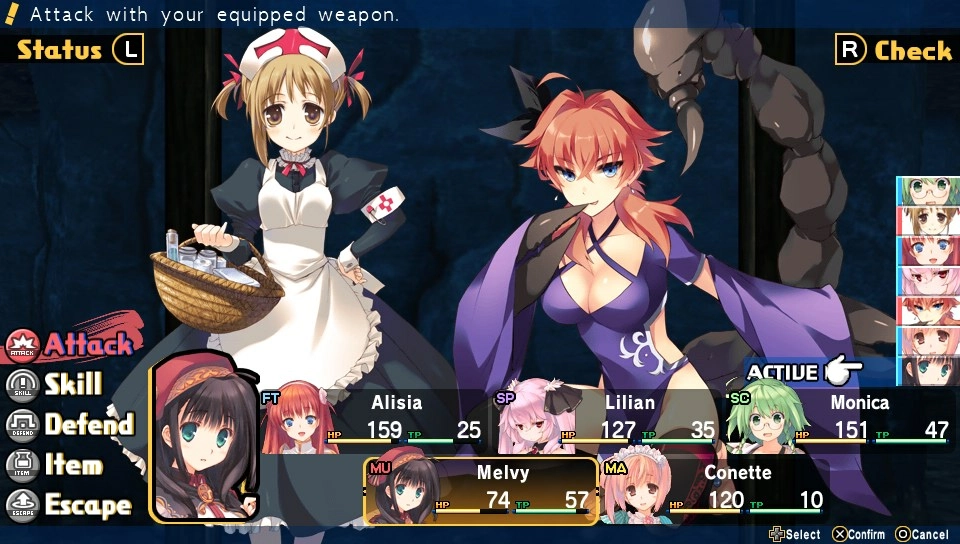Select Melvy's highlighted party panel

pyautogui.click(x=482, y=491)
